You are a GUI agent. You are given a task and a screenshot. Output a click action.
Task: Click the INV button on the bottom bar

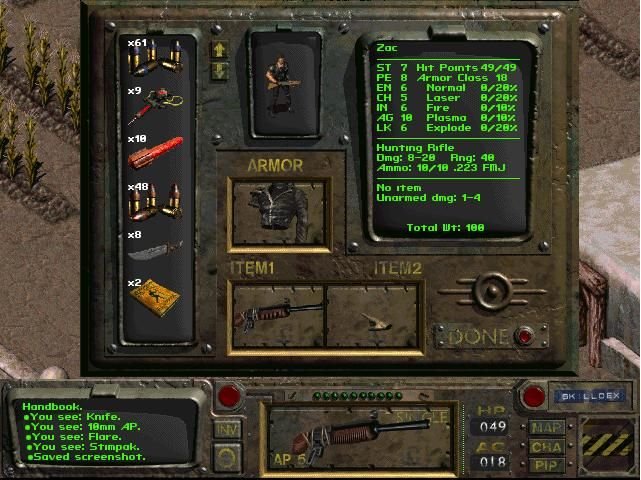[x=228, y=428]
